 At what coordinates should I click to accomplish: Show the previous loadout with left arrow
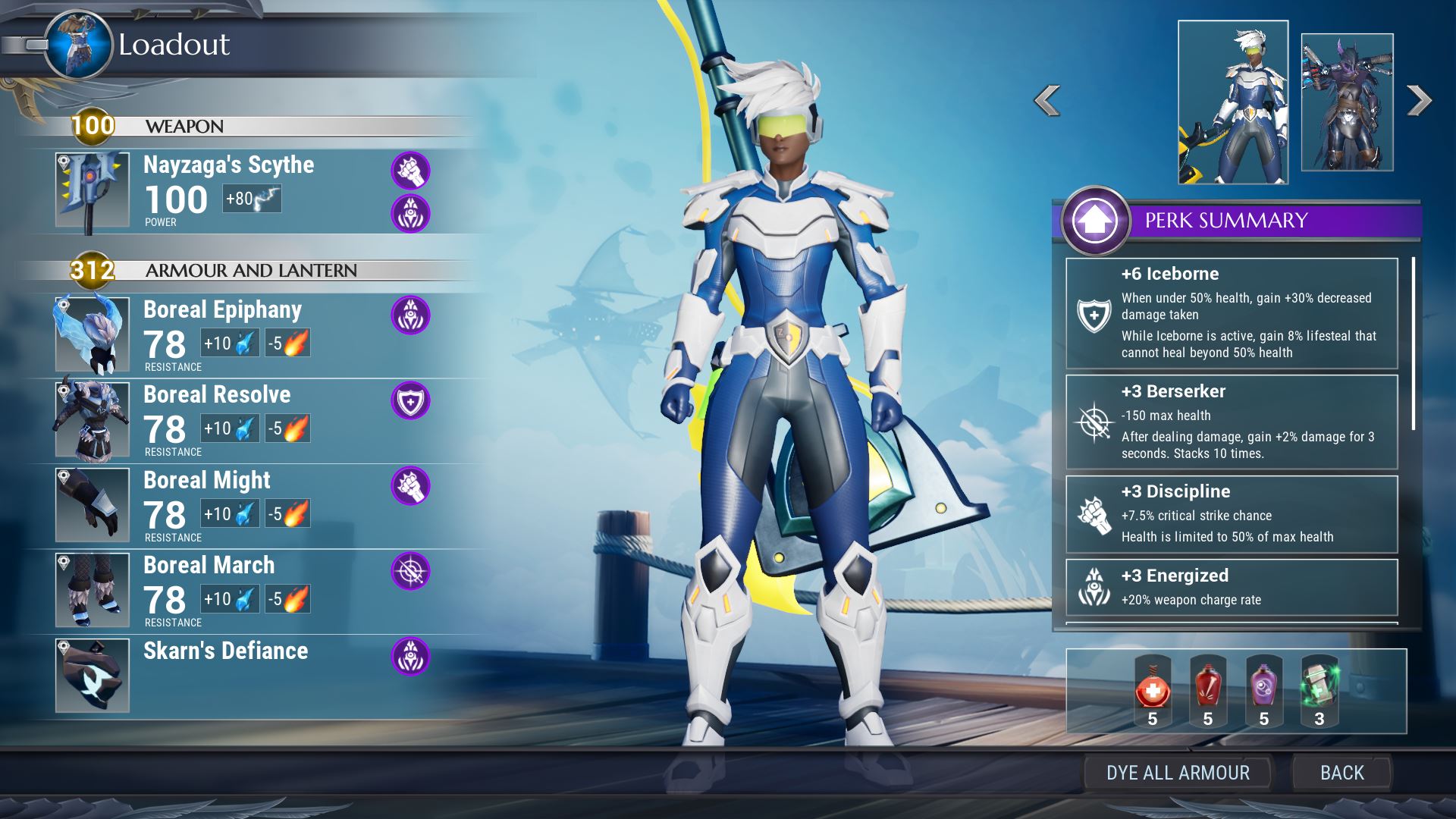click(x=1047, y=101)
